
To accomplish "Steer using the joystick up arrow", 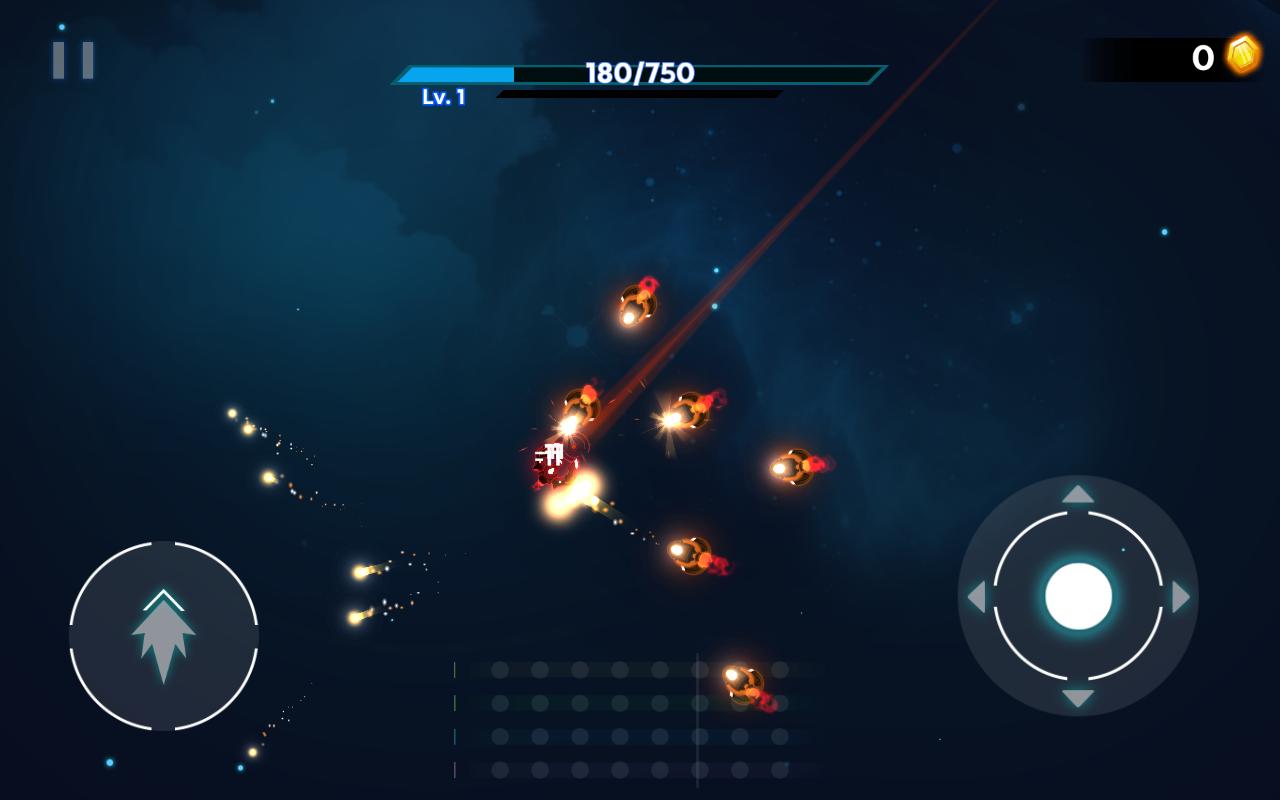I will (1078, 494).
